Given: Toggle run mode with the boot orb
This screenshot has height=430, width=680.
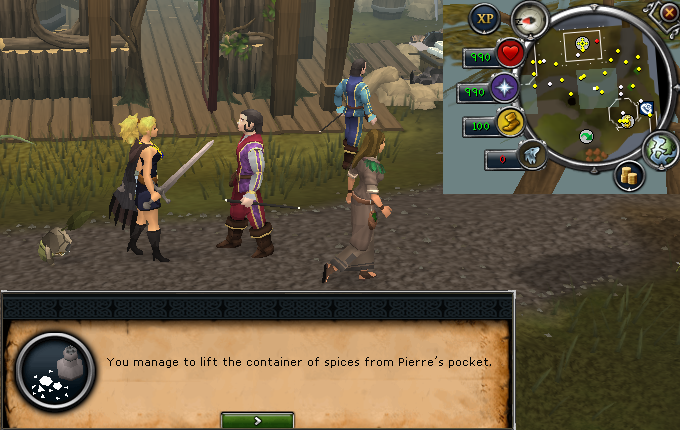Looking at the screenshot, I should (511, 125).
